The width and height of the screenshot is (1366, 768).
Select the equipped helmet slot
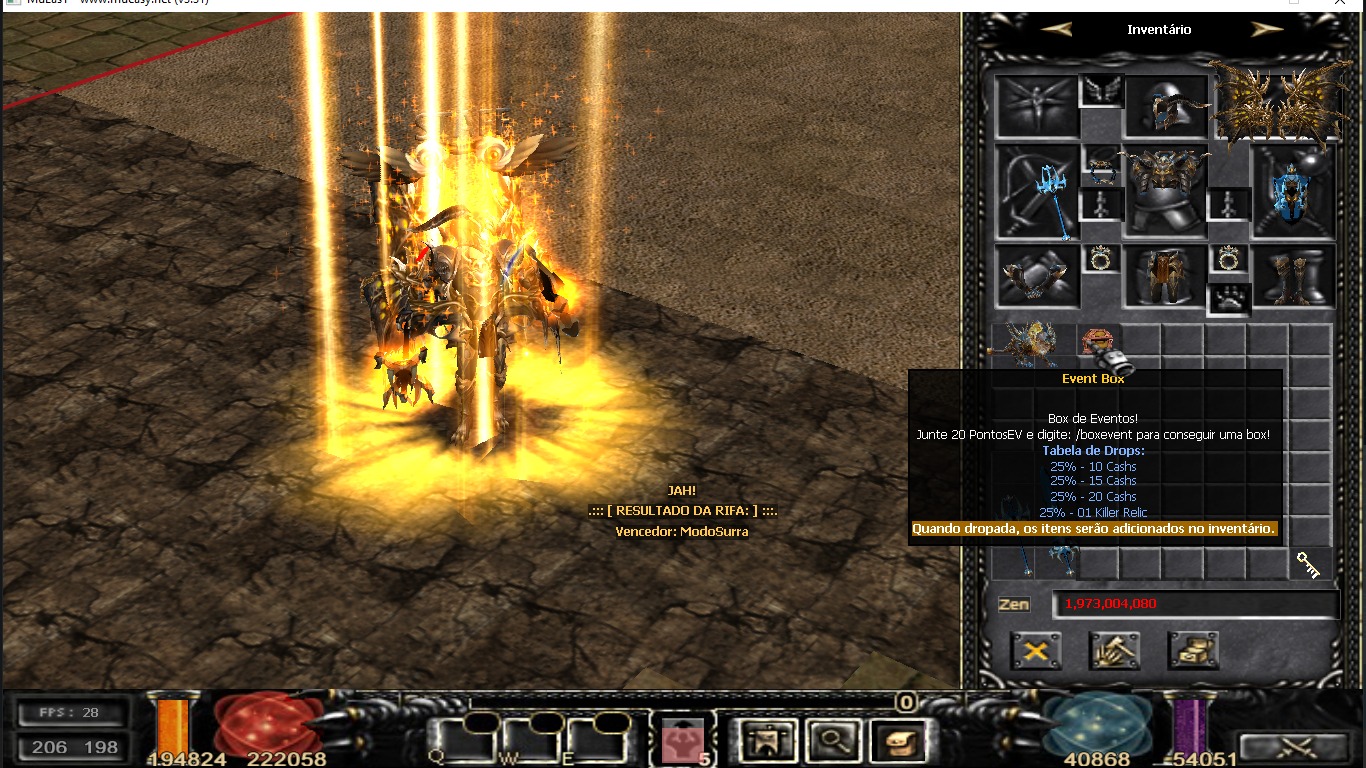(1166, 106)
